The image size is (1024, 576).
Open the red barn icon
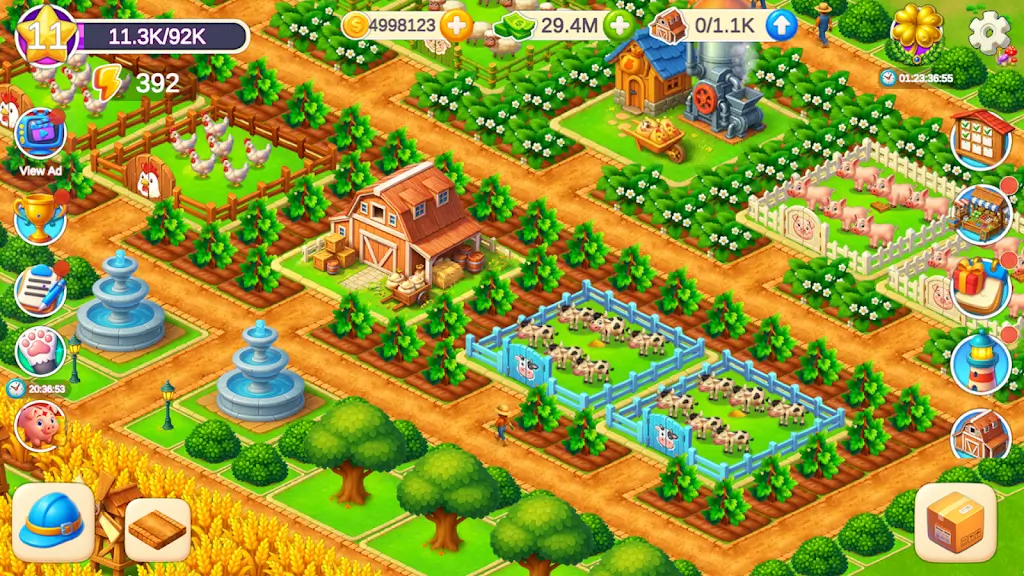tap(981, 435)
